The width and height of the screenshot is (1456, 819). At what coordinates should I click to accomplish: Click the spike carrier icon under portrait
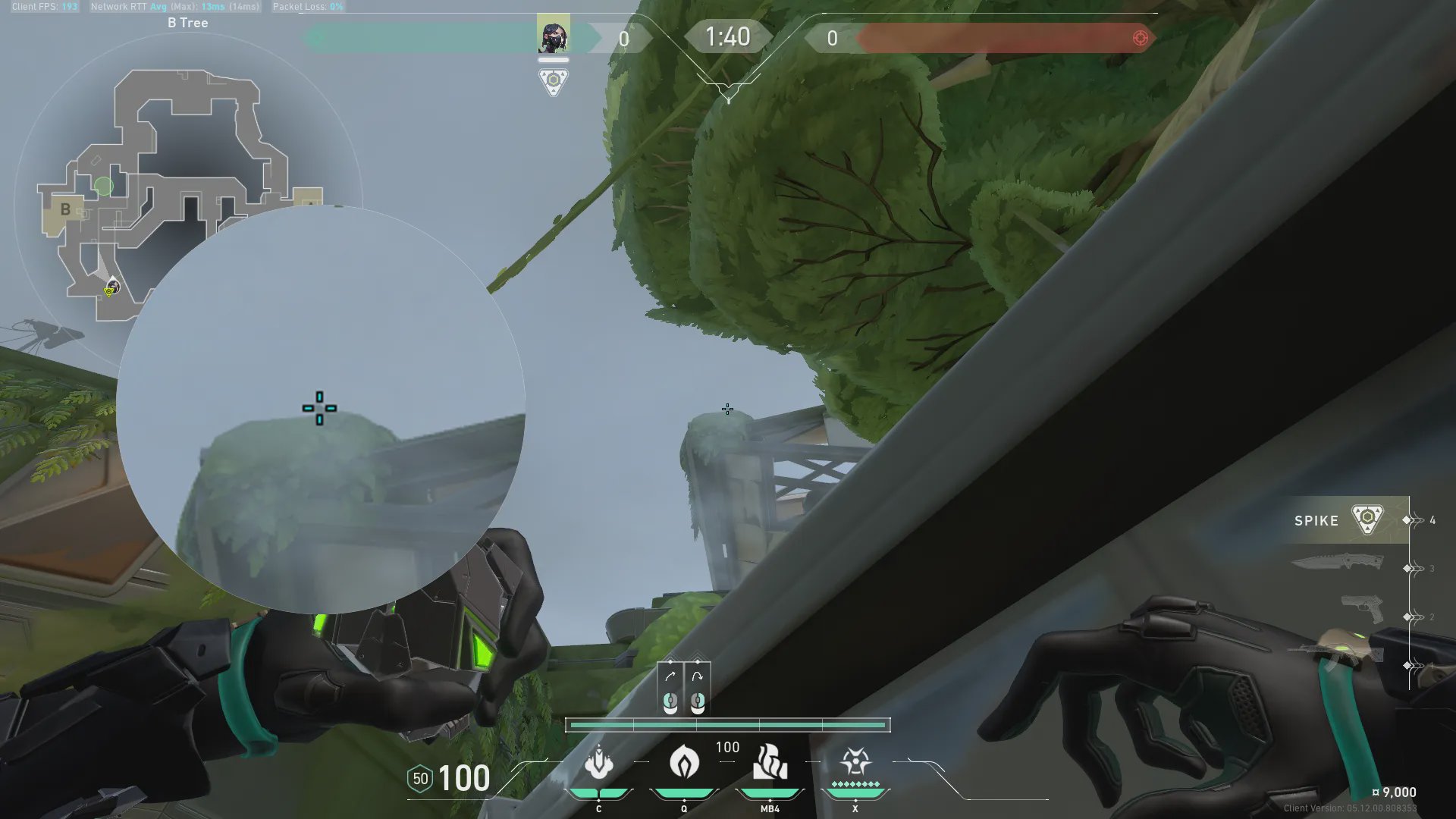[553, 81]
